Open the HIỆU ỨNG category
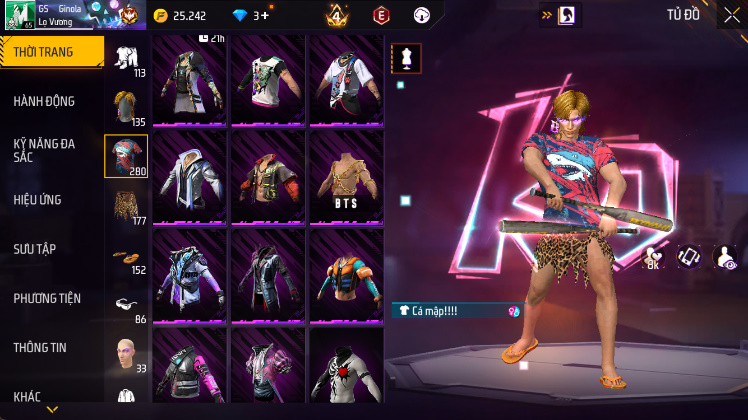 click(x=38, y=200)
